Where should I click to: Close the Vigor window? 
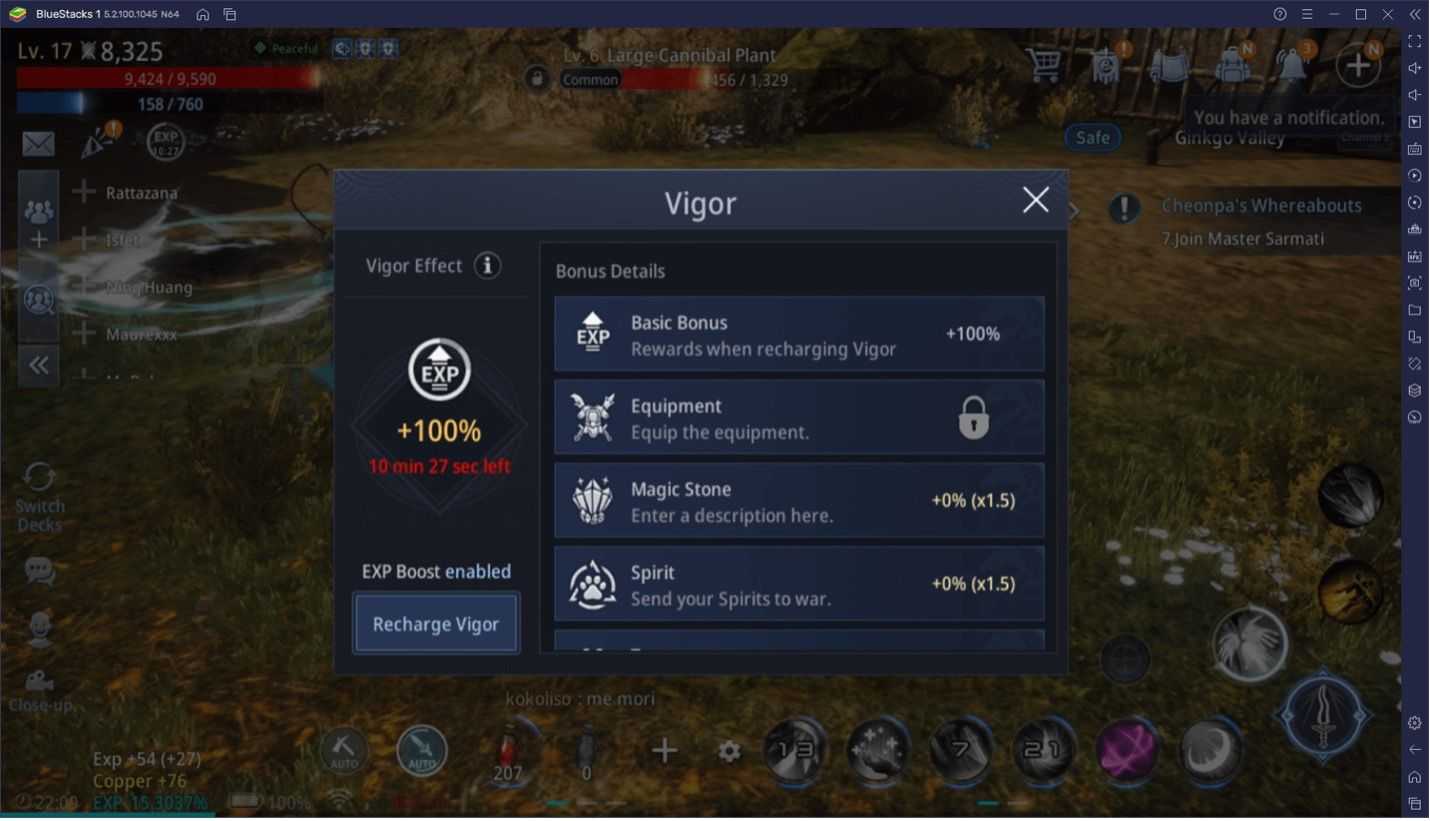coord(1035,200)
